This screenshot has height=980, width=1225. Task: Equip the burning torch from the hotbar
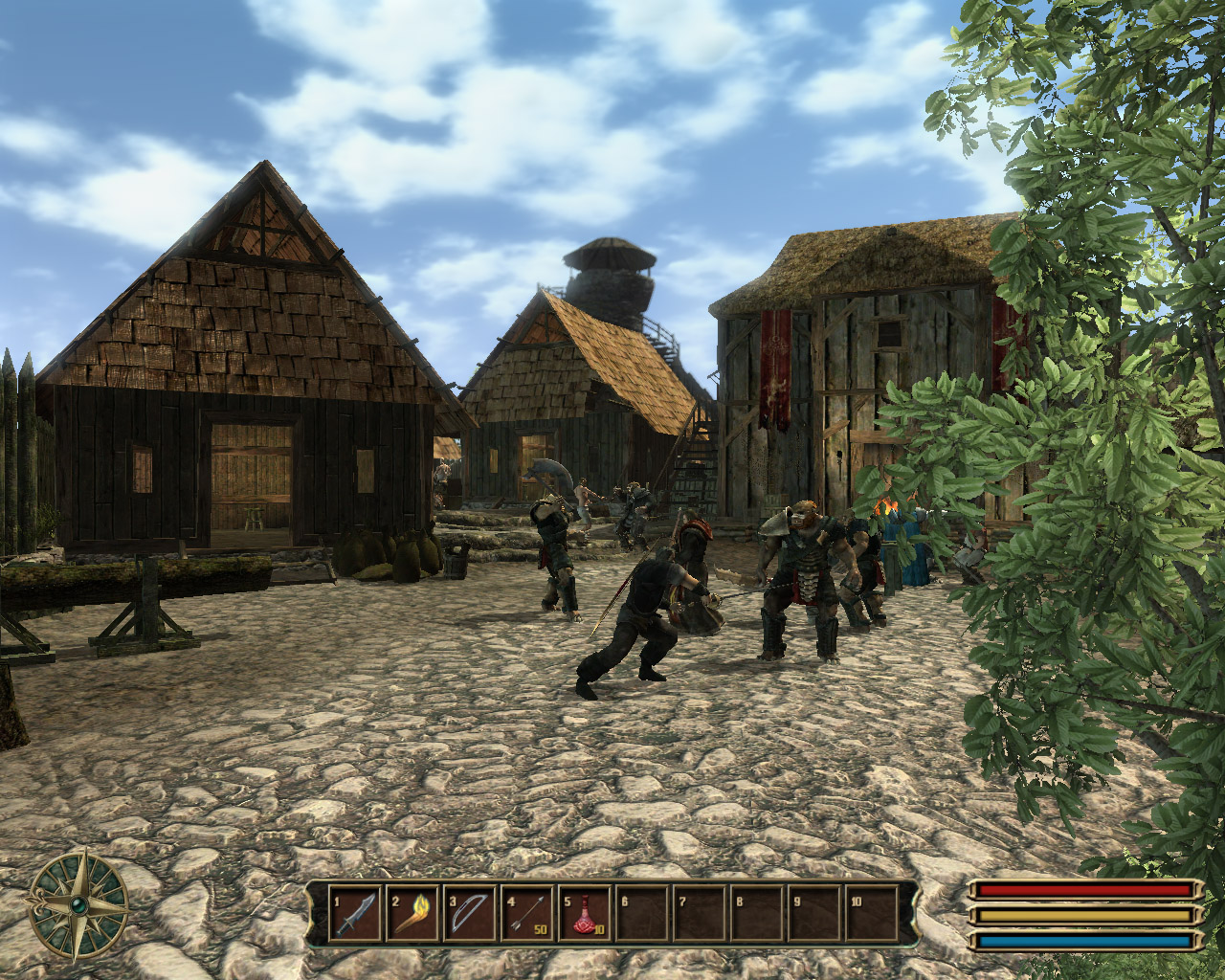point(412,914)
